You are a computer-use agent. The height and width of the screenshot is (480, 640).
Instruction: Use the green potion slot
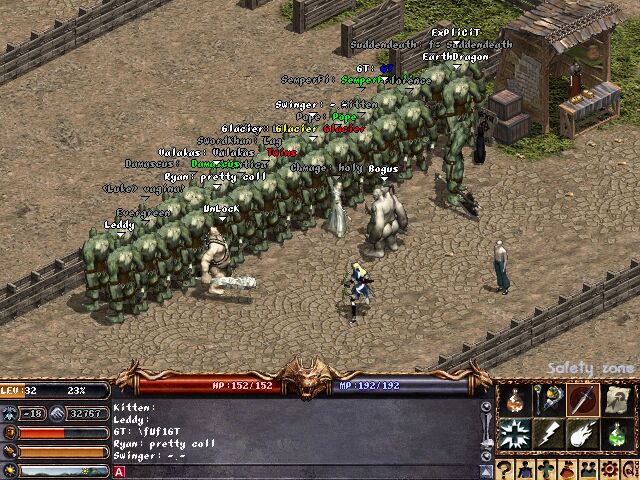click(618, 434)
